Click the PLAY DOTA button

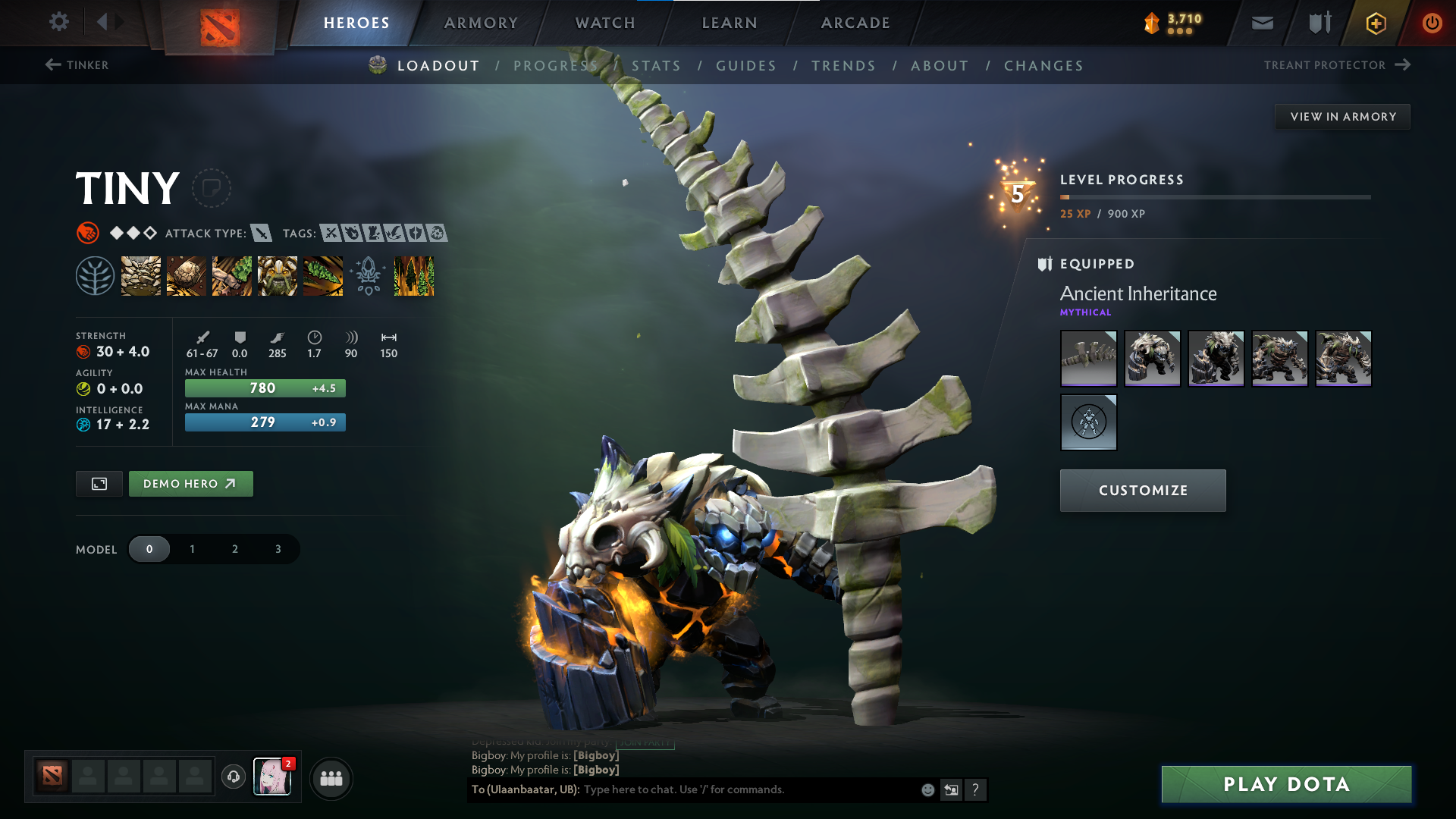coord(1285,784)
